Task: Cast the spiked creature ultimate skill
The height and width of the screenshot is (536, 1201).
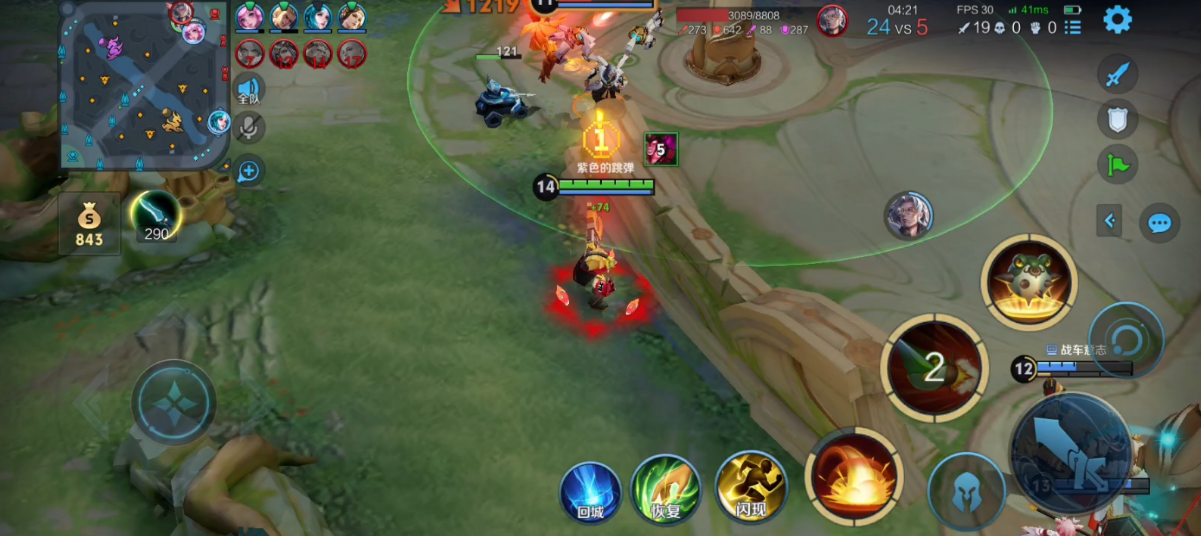Action: click(1029, 283)
